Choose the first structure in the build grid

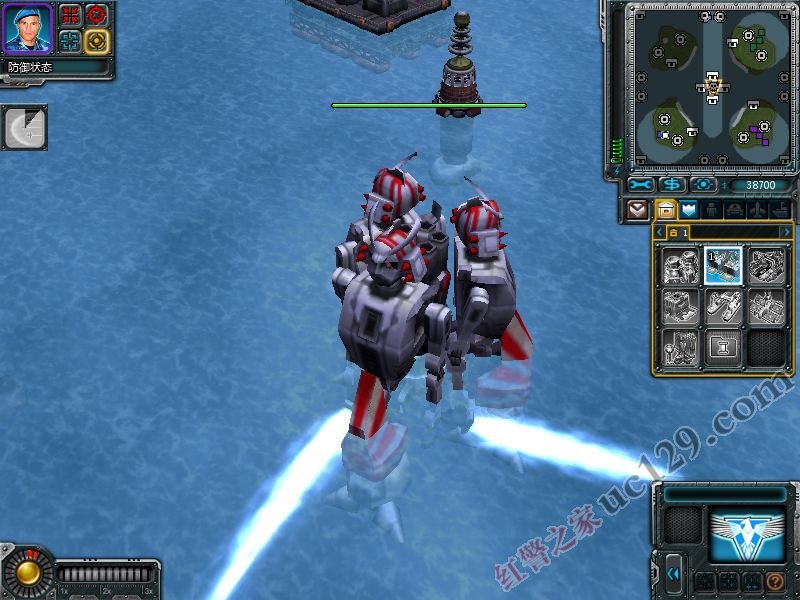click(680, 265)
